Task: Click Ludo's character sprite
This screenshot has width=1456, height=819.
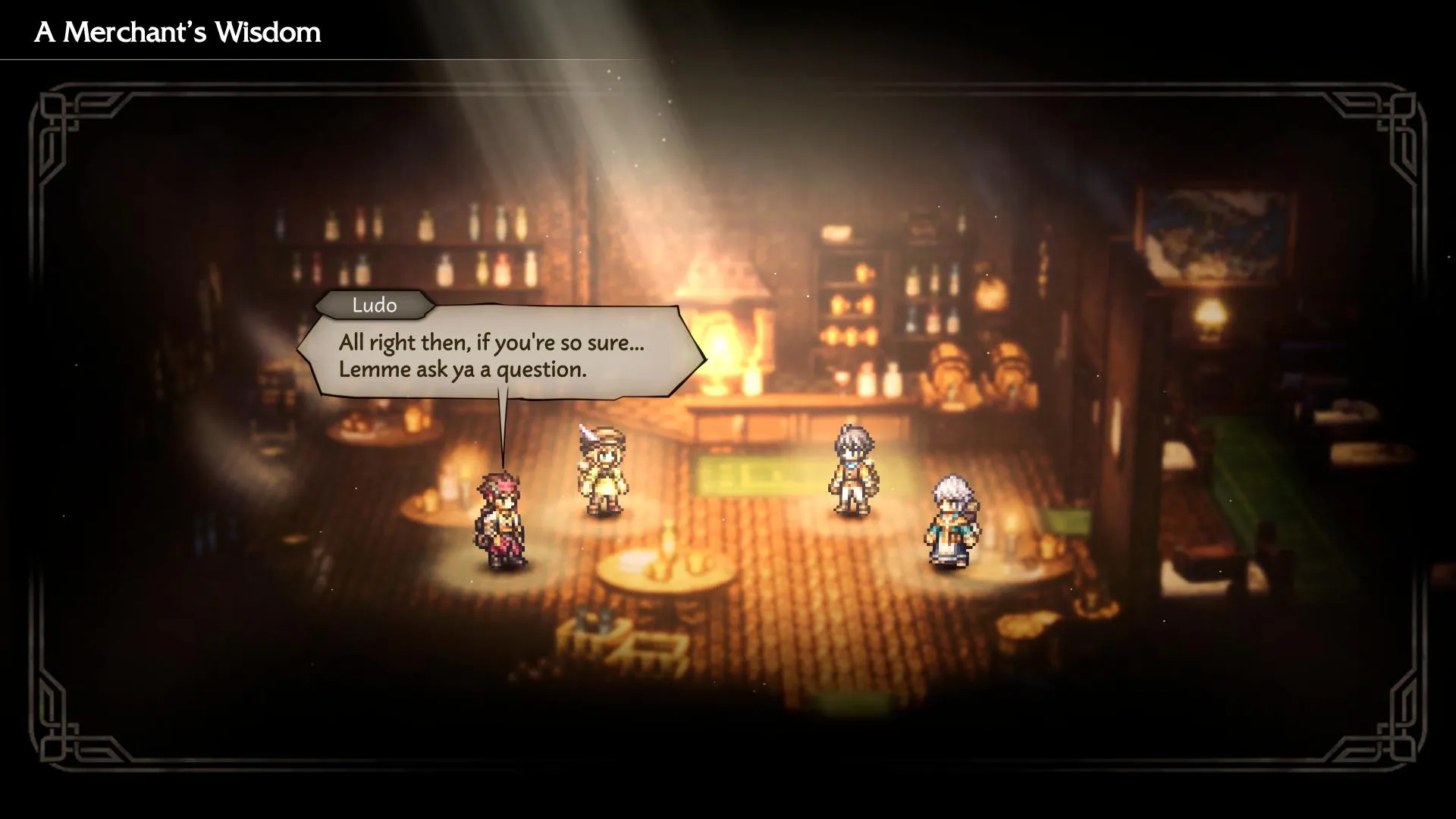Action: click(504, 516)
